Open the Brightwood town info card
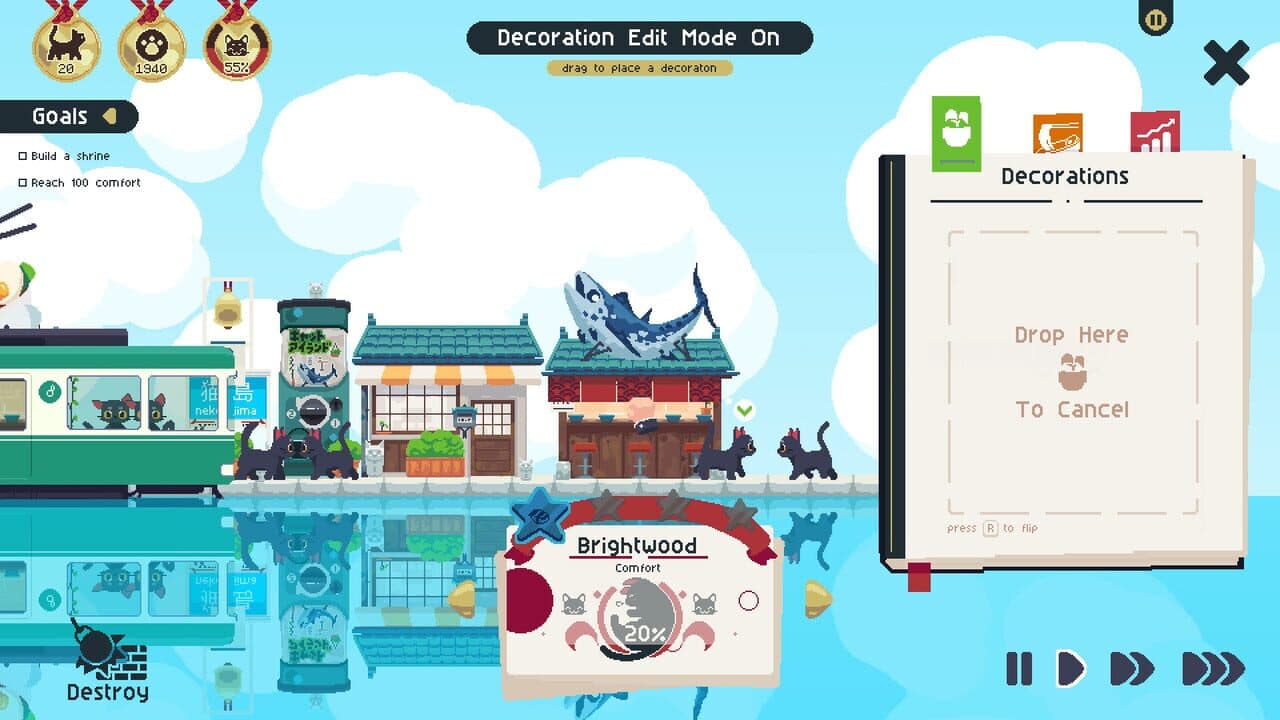Image resolution: width=1280 pixels, height=720 pixels. pos(638,546)
